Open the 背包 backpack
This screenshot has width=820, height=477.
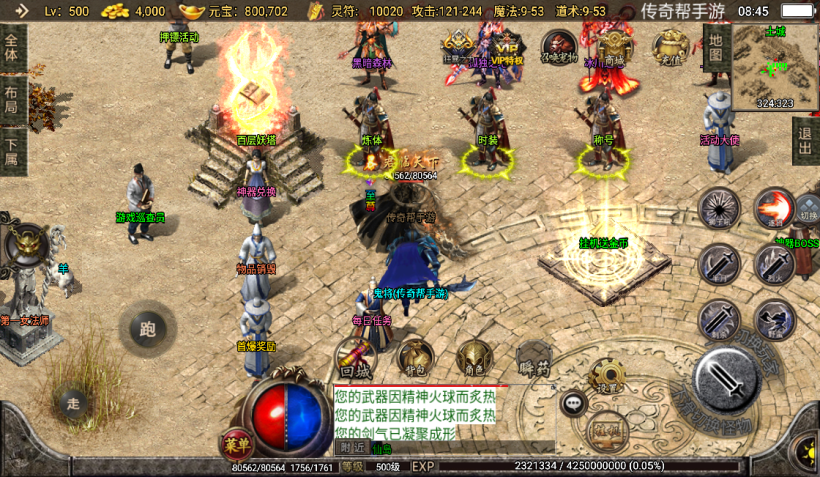pyautogui.click(x=415, y=357)
